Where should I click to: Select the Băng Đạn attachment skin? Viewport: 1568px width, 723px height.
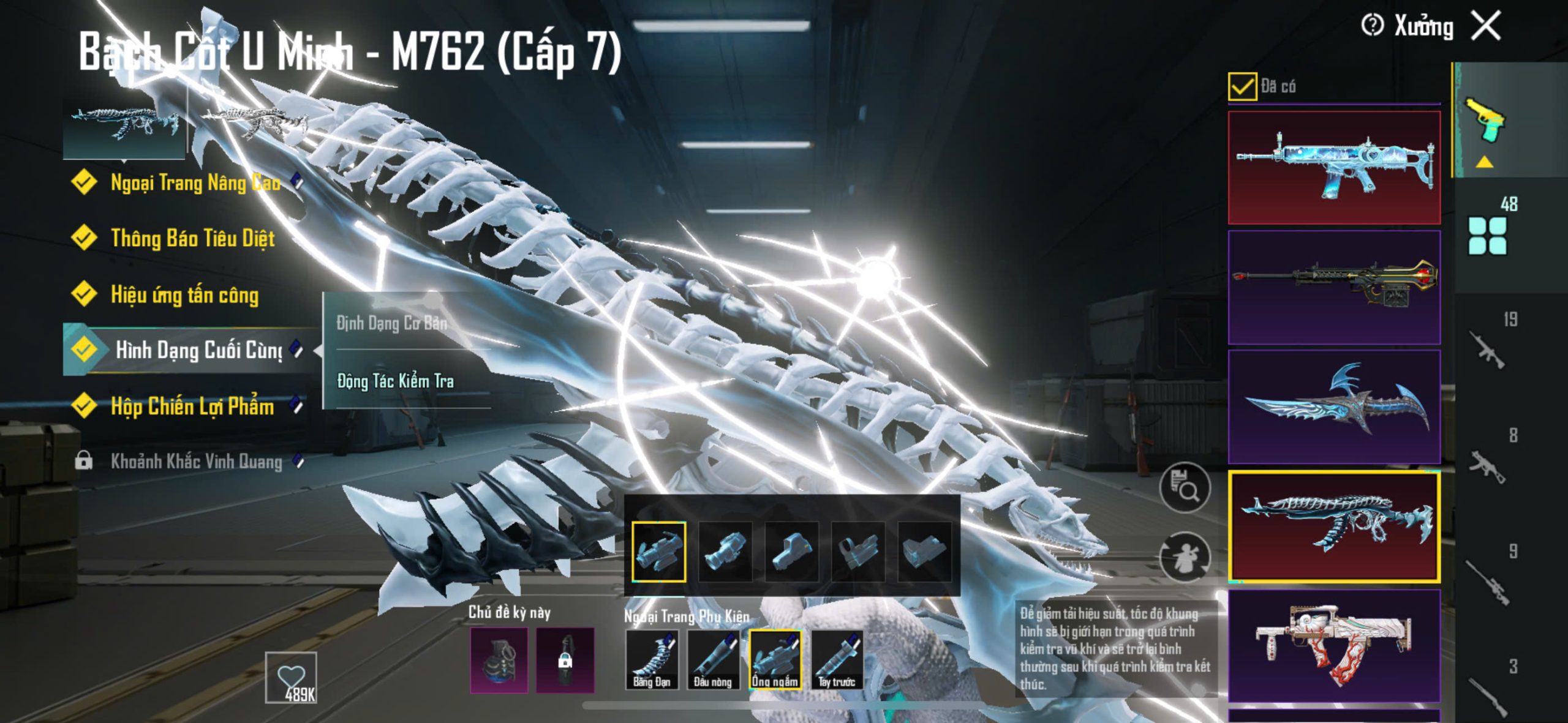(652, 660)
